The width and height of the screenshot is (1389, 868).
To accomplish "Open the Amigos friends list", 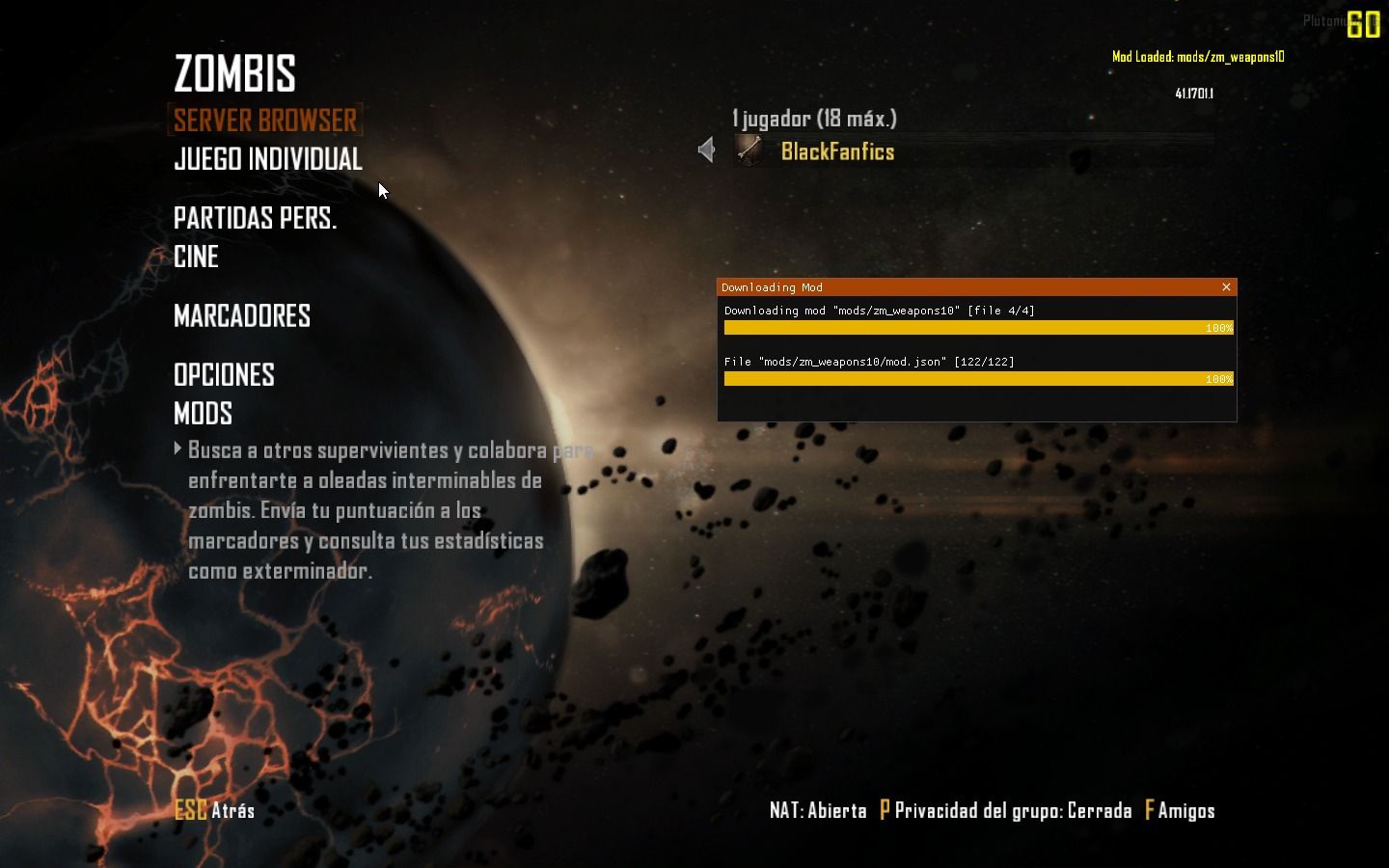I will pyautogui.click(x=1180, y=811).
